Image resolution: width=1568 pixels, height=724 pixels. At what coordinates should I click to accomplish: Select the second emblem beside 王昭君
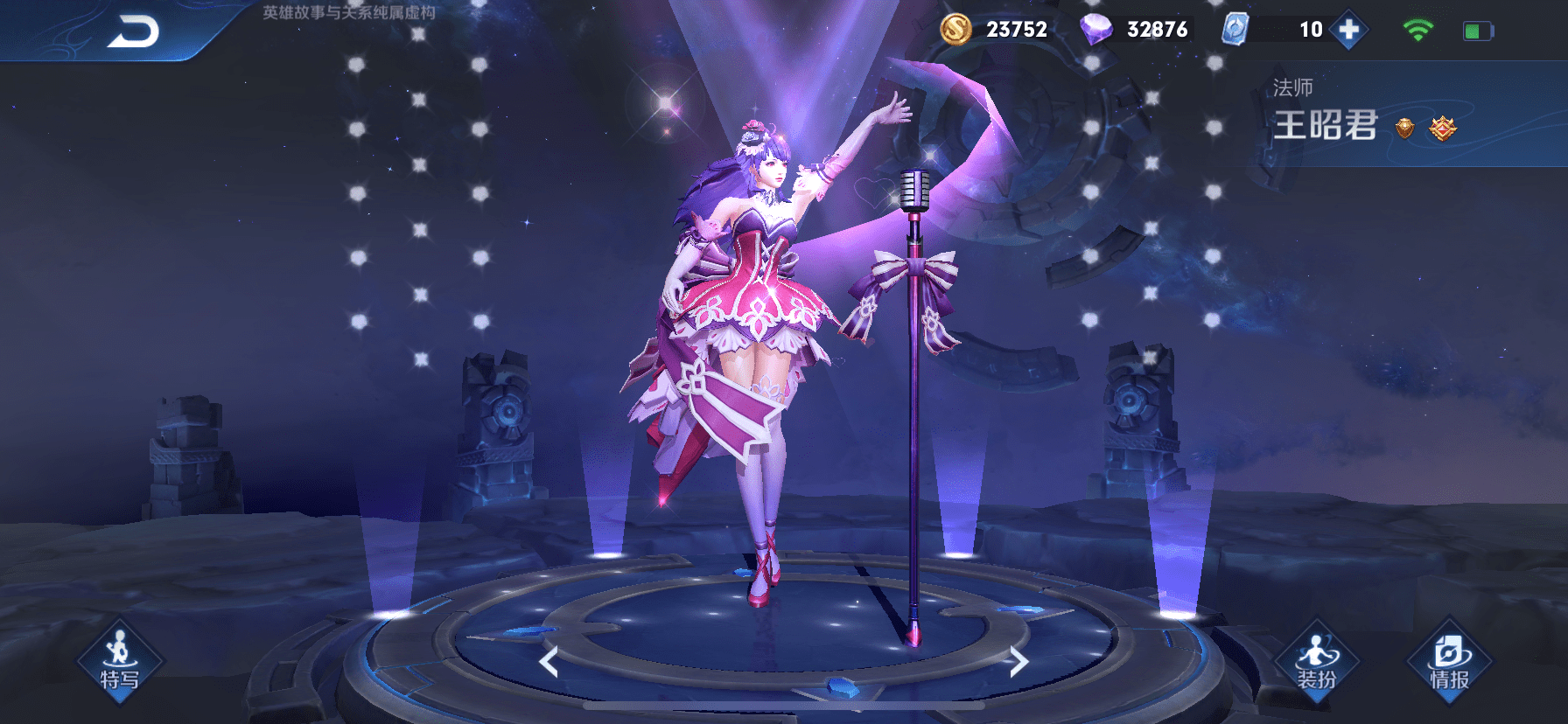(1442, 129)
